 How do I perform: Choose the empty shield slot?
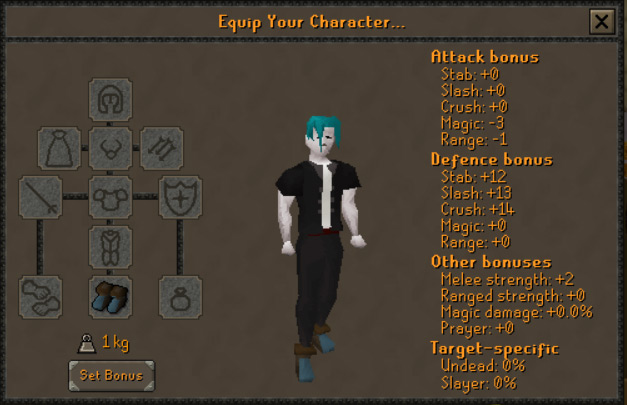180,197
